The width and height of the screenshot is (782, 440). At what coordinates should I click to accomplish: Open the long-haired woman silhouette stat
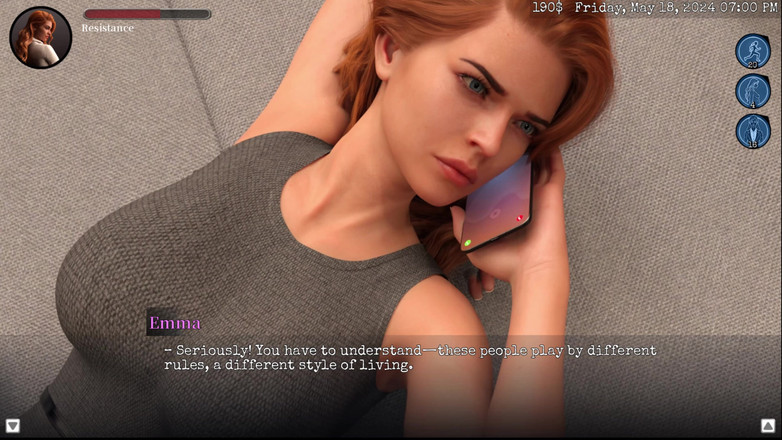pyautogui.click(x=752, y=91)
